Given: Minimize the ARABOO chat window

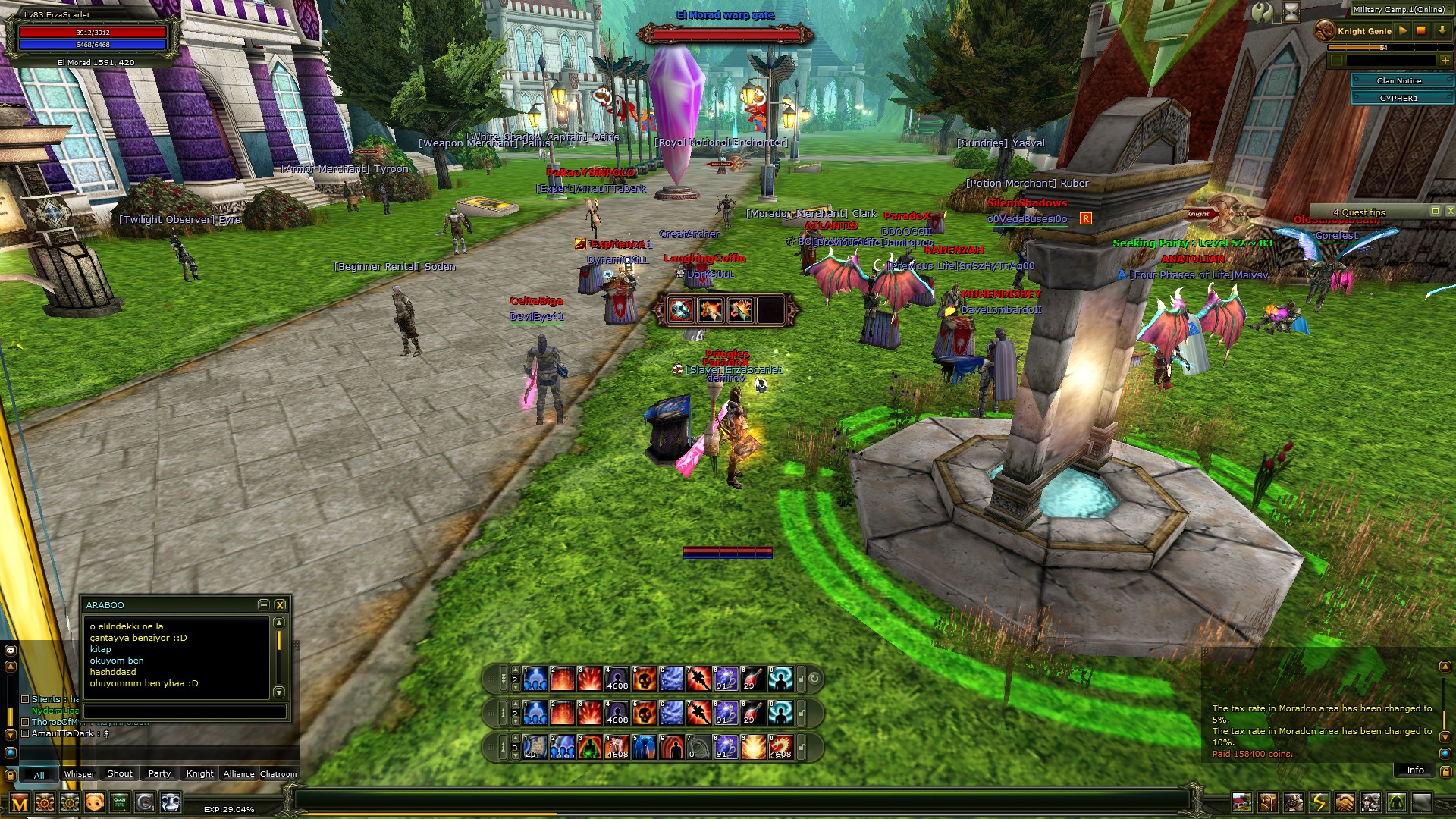Looking at the screenshot, I should pyautogui.click(x=264, y=604).
